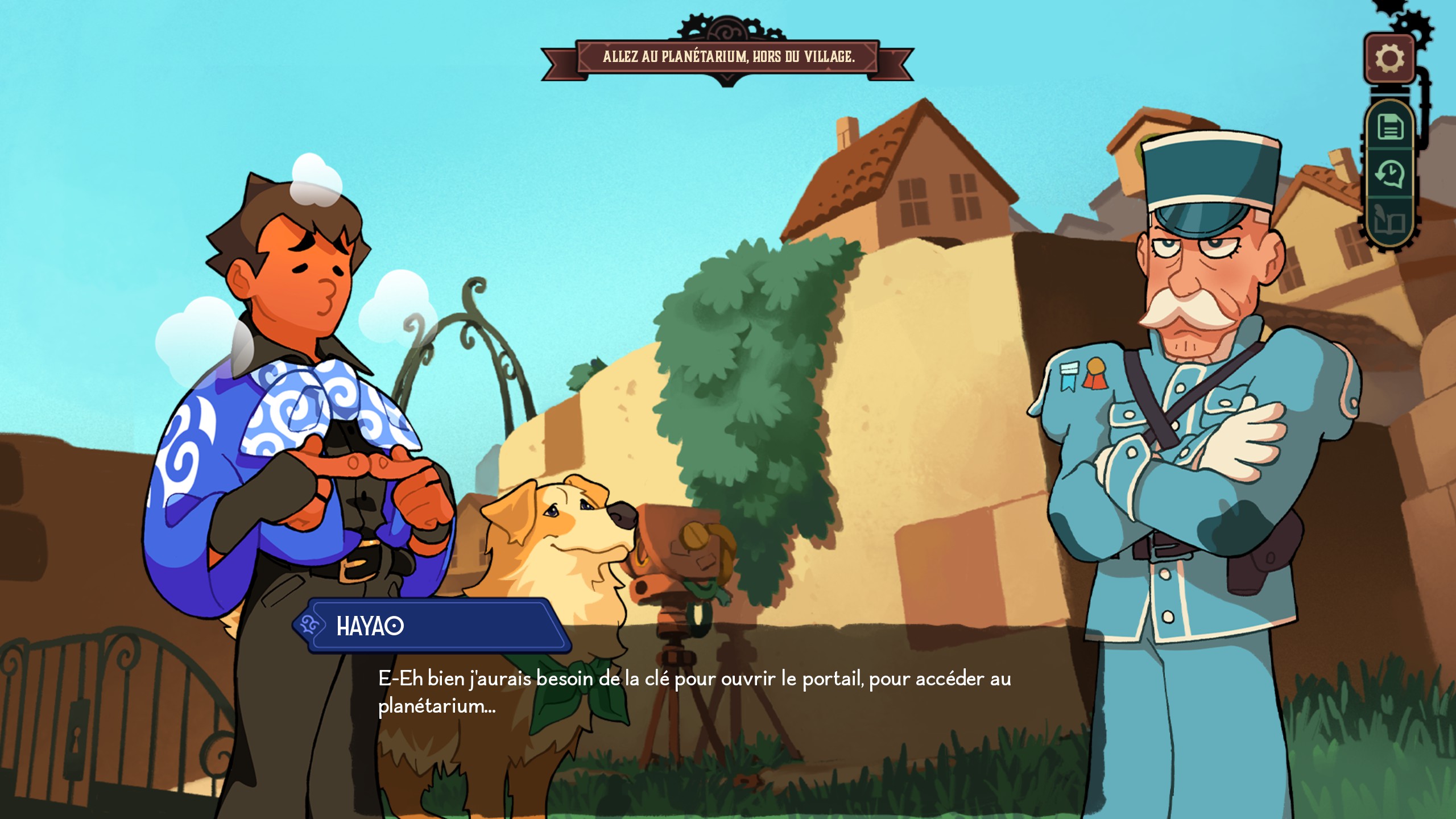This screenshot has width=1456, height=819.
Task: Click the planetarium objective banner
Action: (727, 57)
